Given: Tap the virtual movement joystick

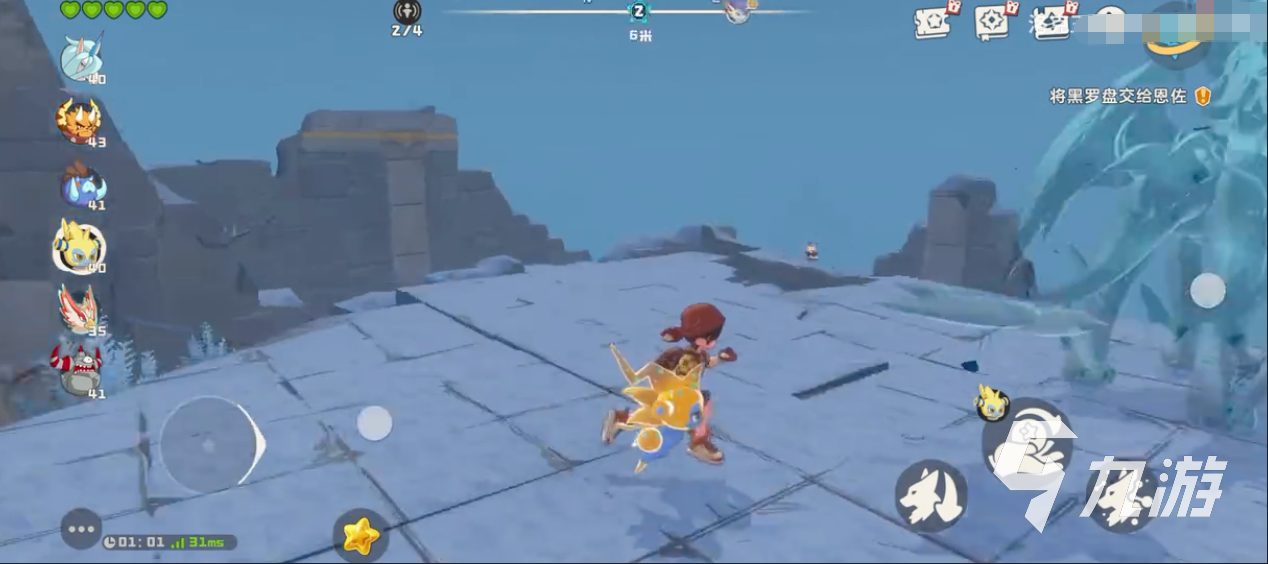Looking at the screenshot, I should 209,445.
